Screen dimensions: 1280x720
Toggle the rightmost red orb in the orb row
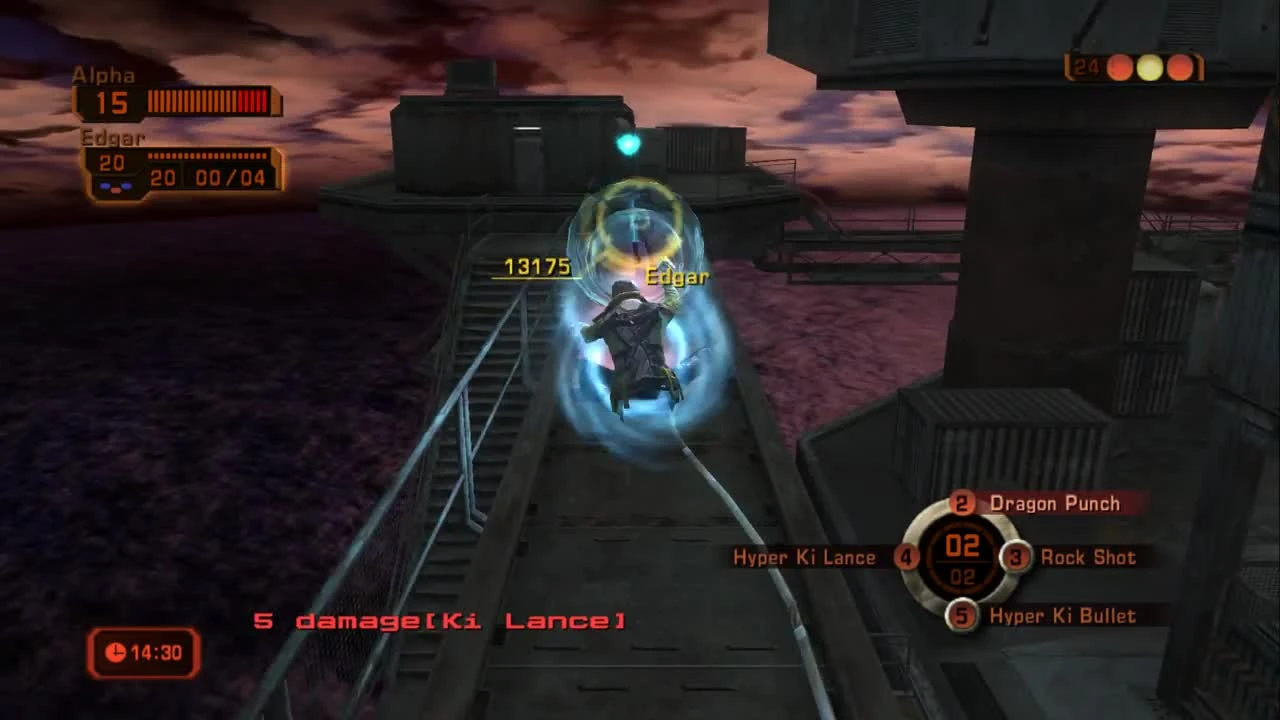click(x=1178, y=68)
